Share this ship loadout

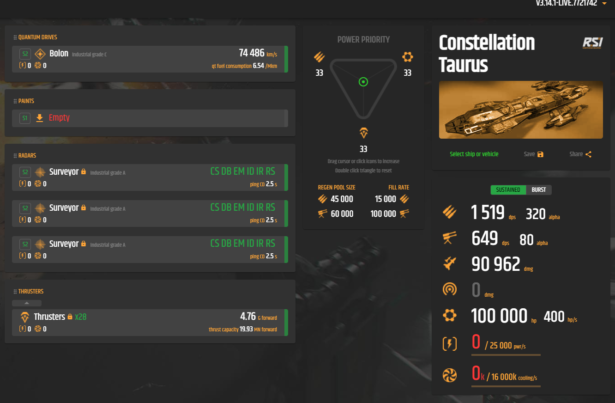(x=581, y=154)
